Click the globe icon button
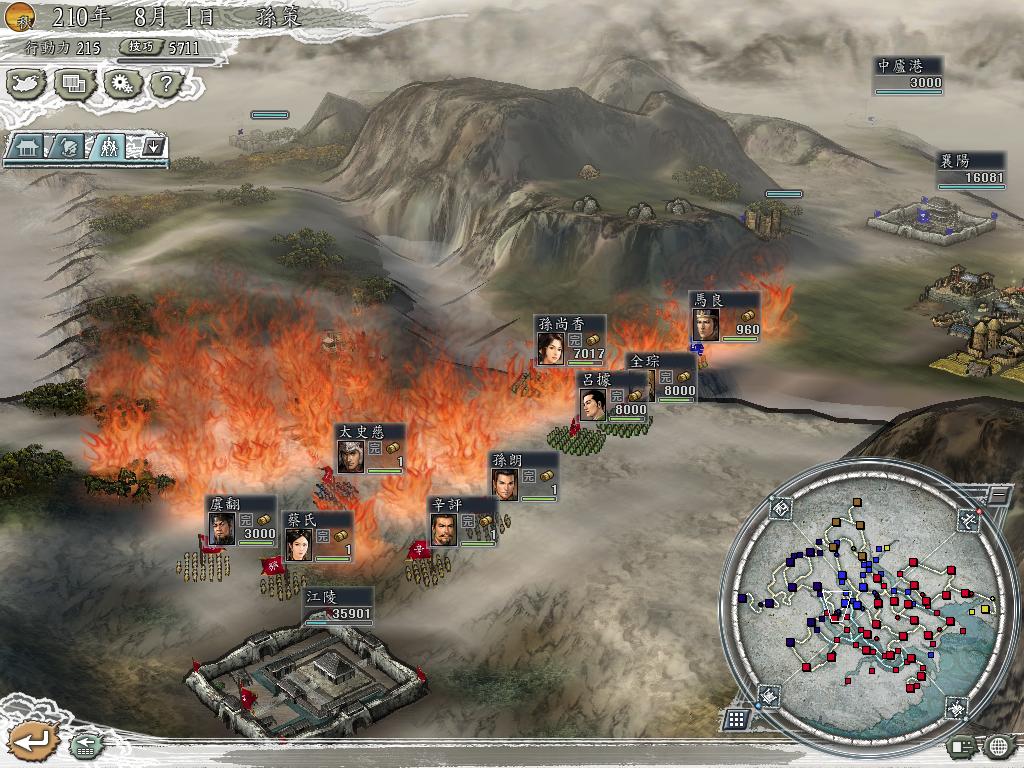The width and height of the screenshot is (1024, 768). [x=999, y=745]
